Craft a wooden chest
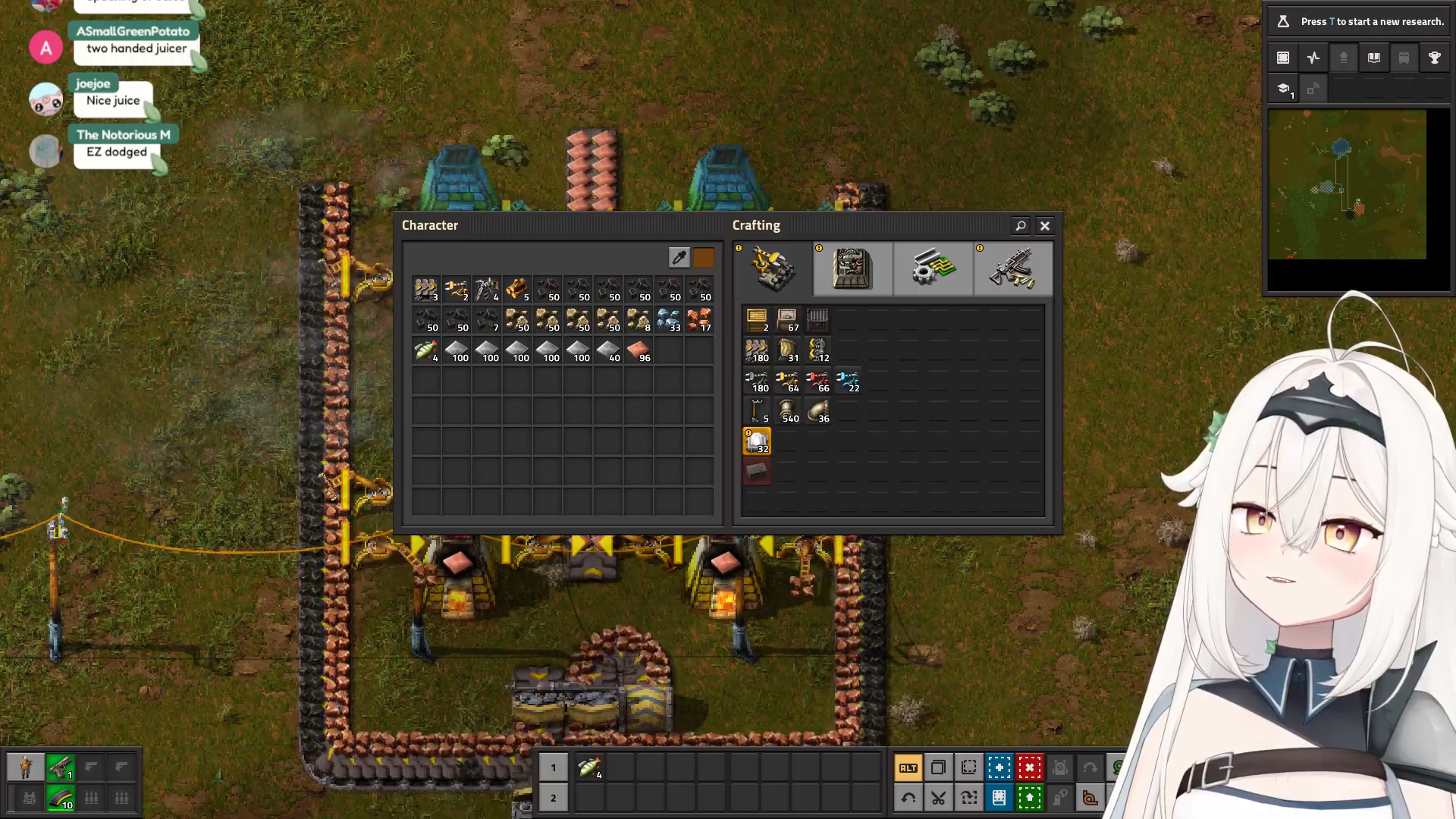The image size is (1456, 819). coord(757,321)
